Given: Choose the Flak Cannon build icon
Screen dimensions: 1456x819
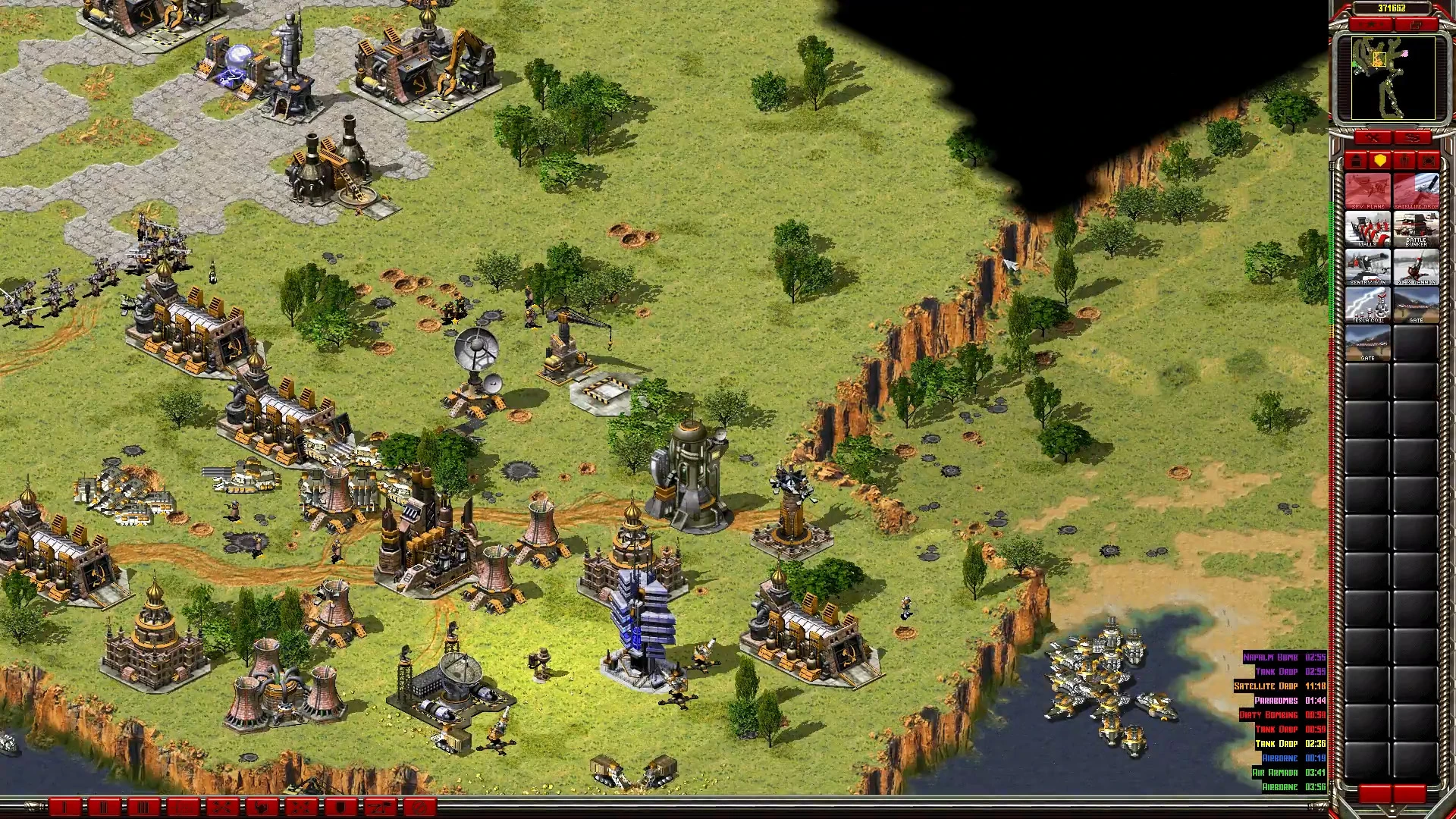Looking at the screenshot, I should click(x=1416, y=267).
